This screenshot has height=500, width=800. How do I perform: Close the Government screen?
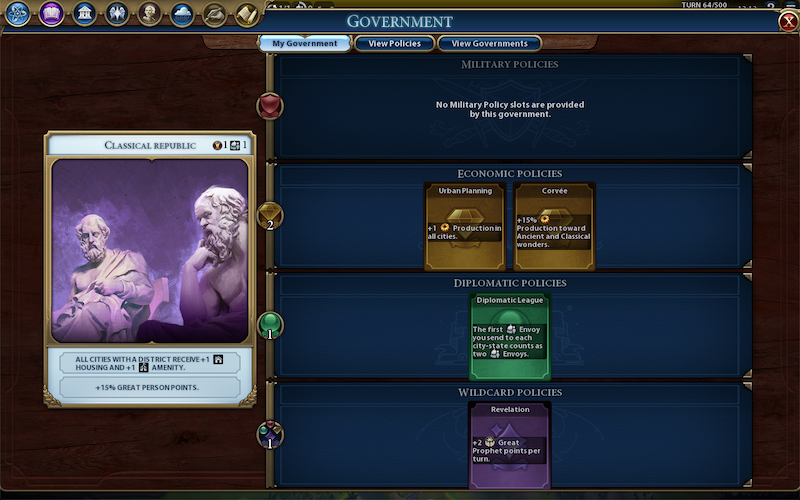click(788, 22)
